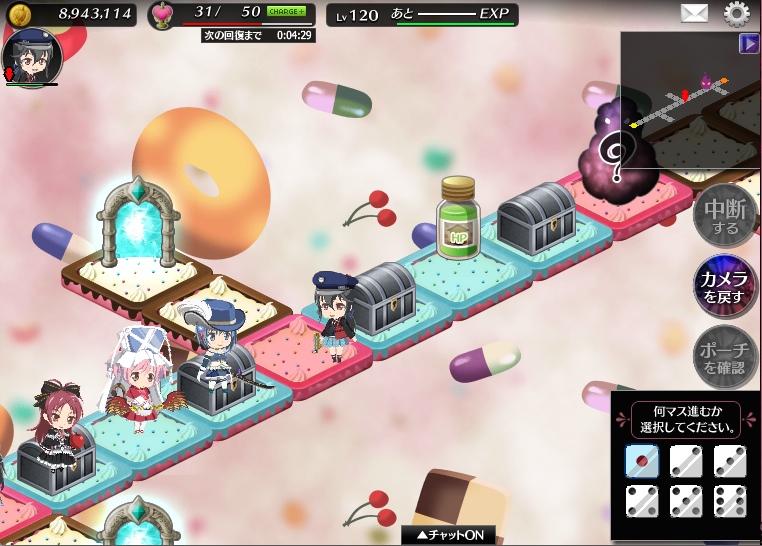Screen dimensions: 762x546
Task: Open the mail envelope icon
Action: (694, 13)
